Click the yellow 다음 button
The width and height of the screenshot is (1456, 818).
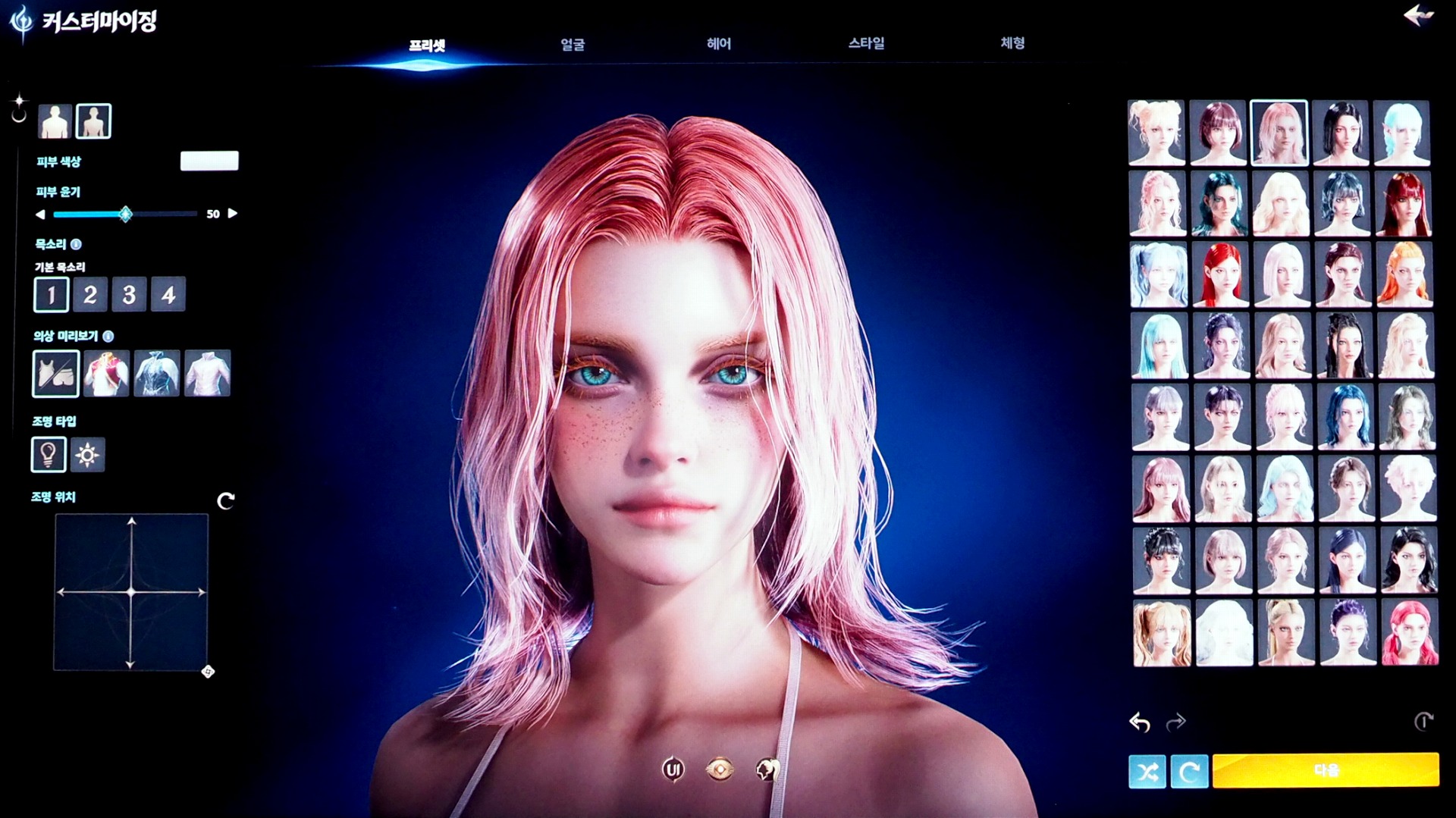click(x=1325, y=770)
